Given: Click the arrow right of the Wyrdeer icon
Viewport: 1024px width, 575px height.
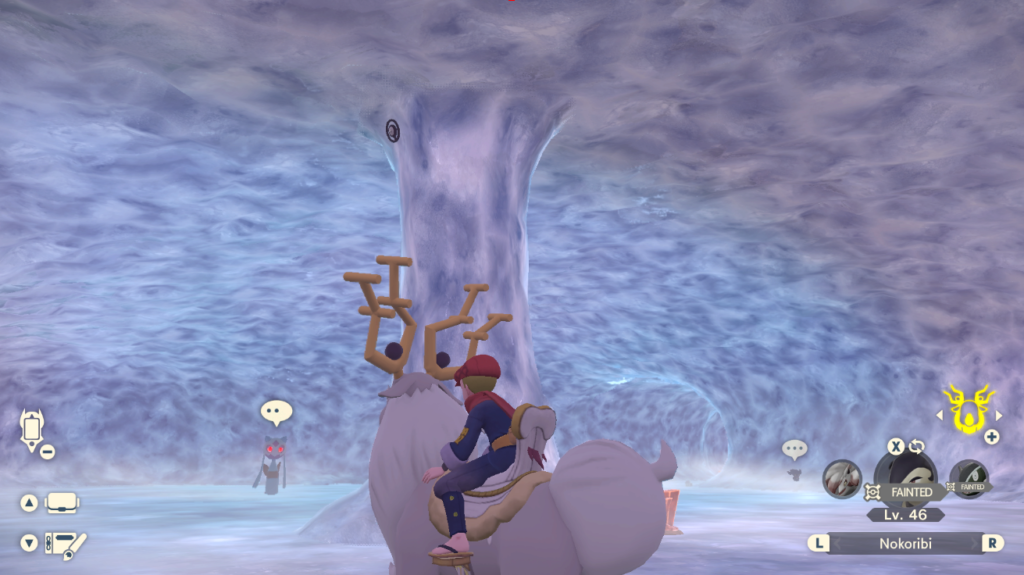Looking at the screenshot, I should (x=997, y=414).
